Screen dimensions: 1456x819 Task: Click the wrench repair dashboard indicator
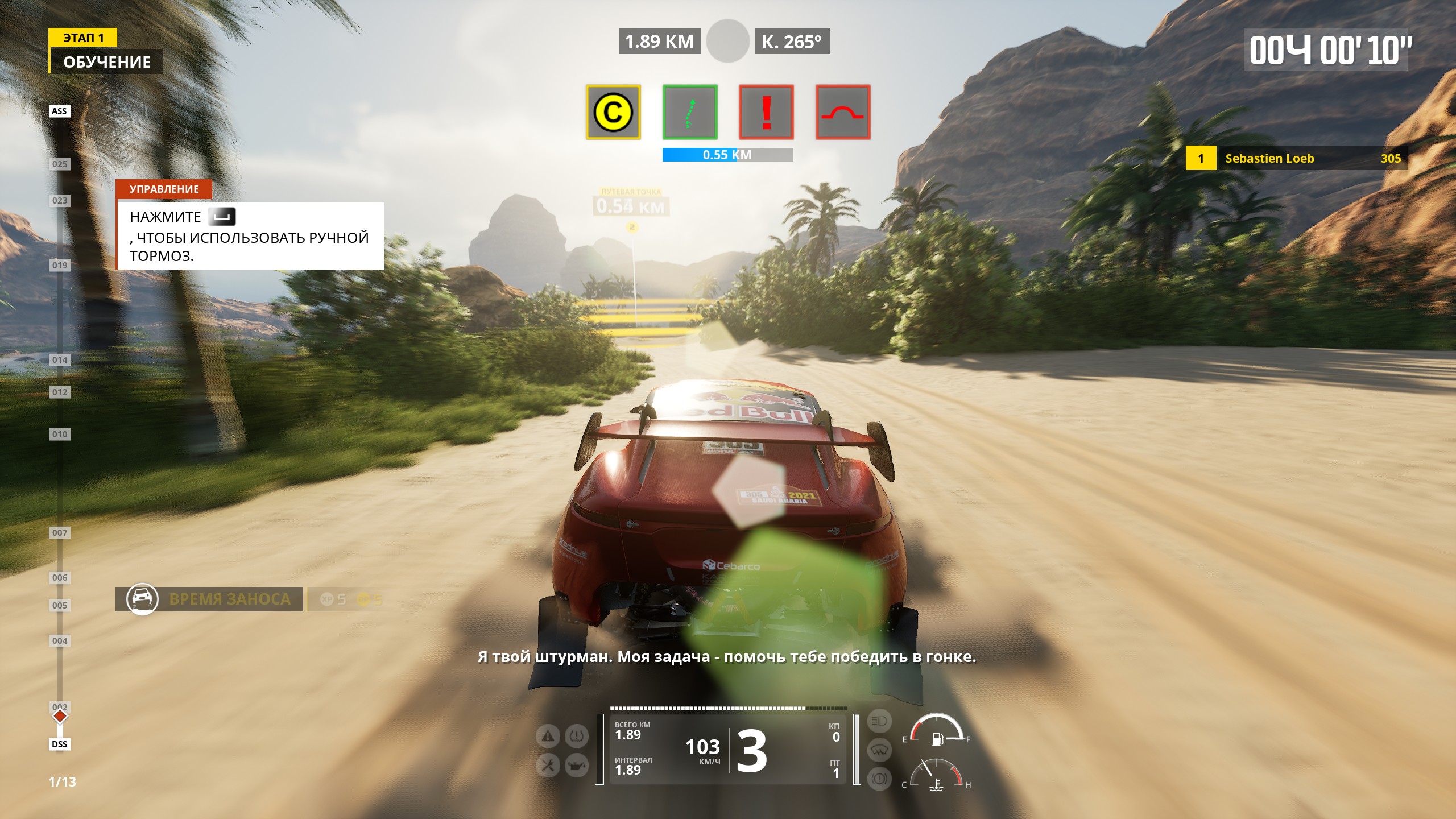[x=548, y=766]
